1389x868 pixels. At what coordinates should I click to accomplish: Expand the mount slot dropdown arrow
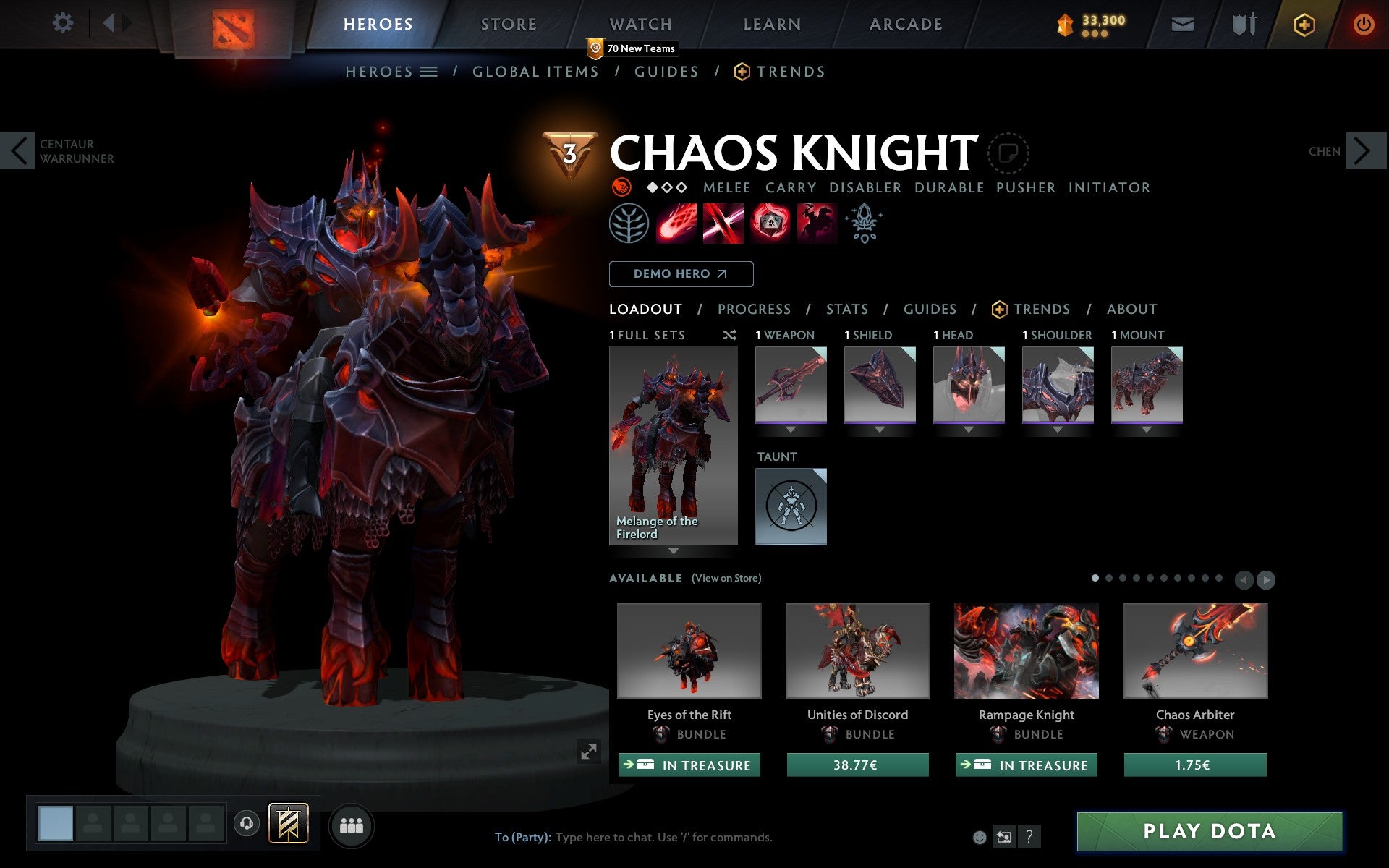1147,429
